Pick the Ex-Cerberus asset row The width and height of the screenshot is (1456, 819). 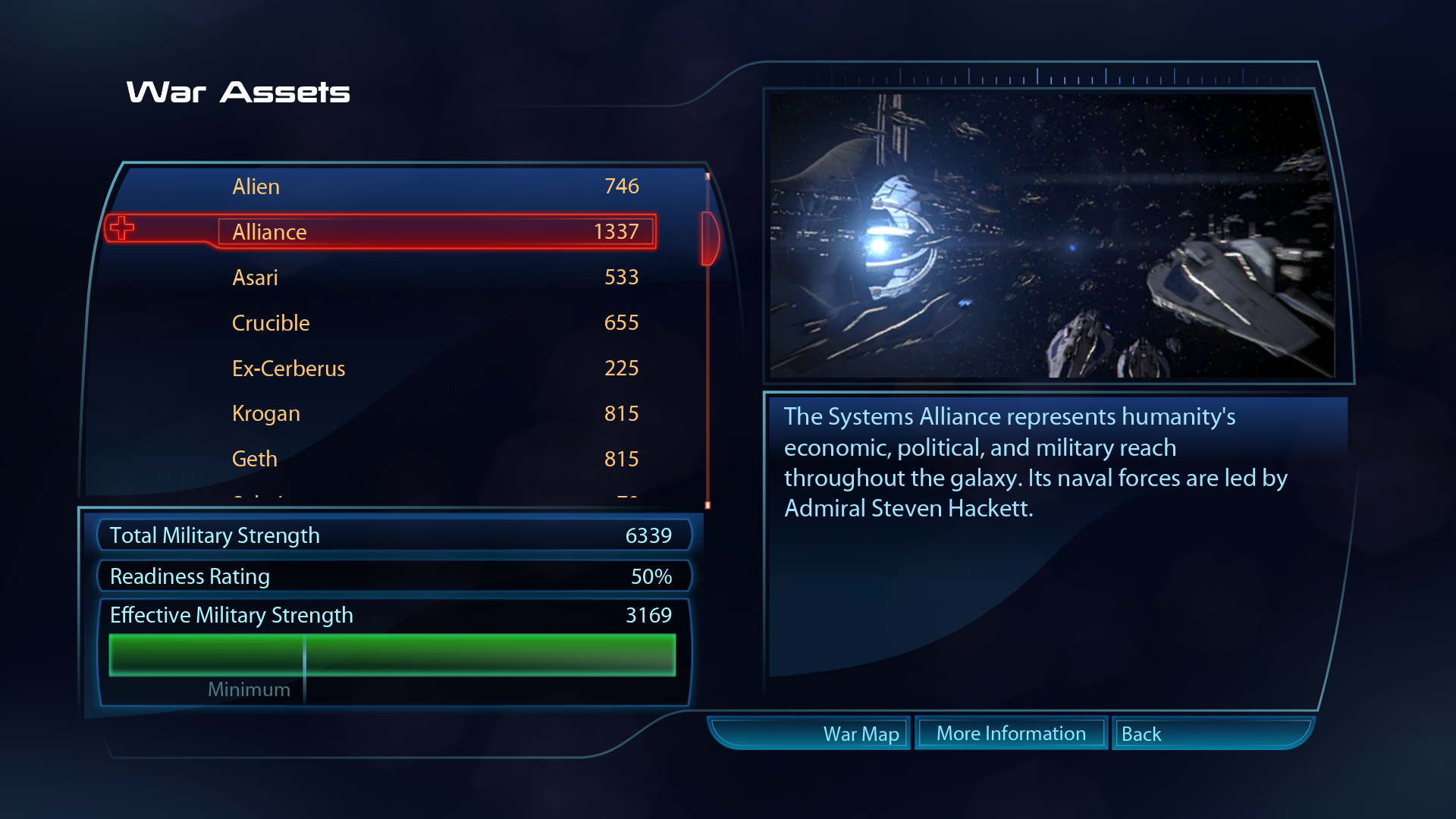coord(435,369)
